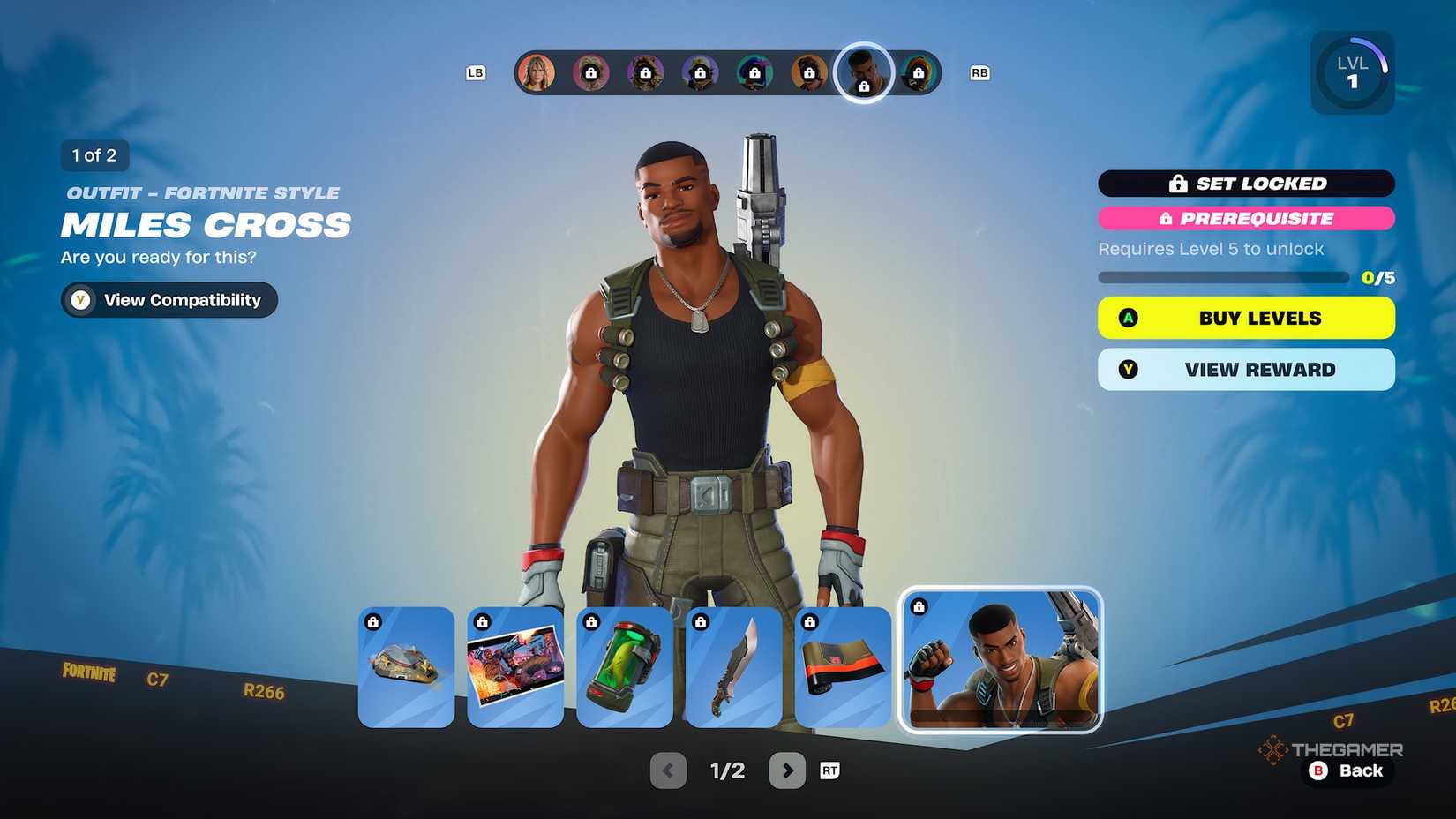Click the RB button to switch character pages

[978, 73]
